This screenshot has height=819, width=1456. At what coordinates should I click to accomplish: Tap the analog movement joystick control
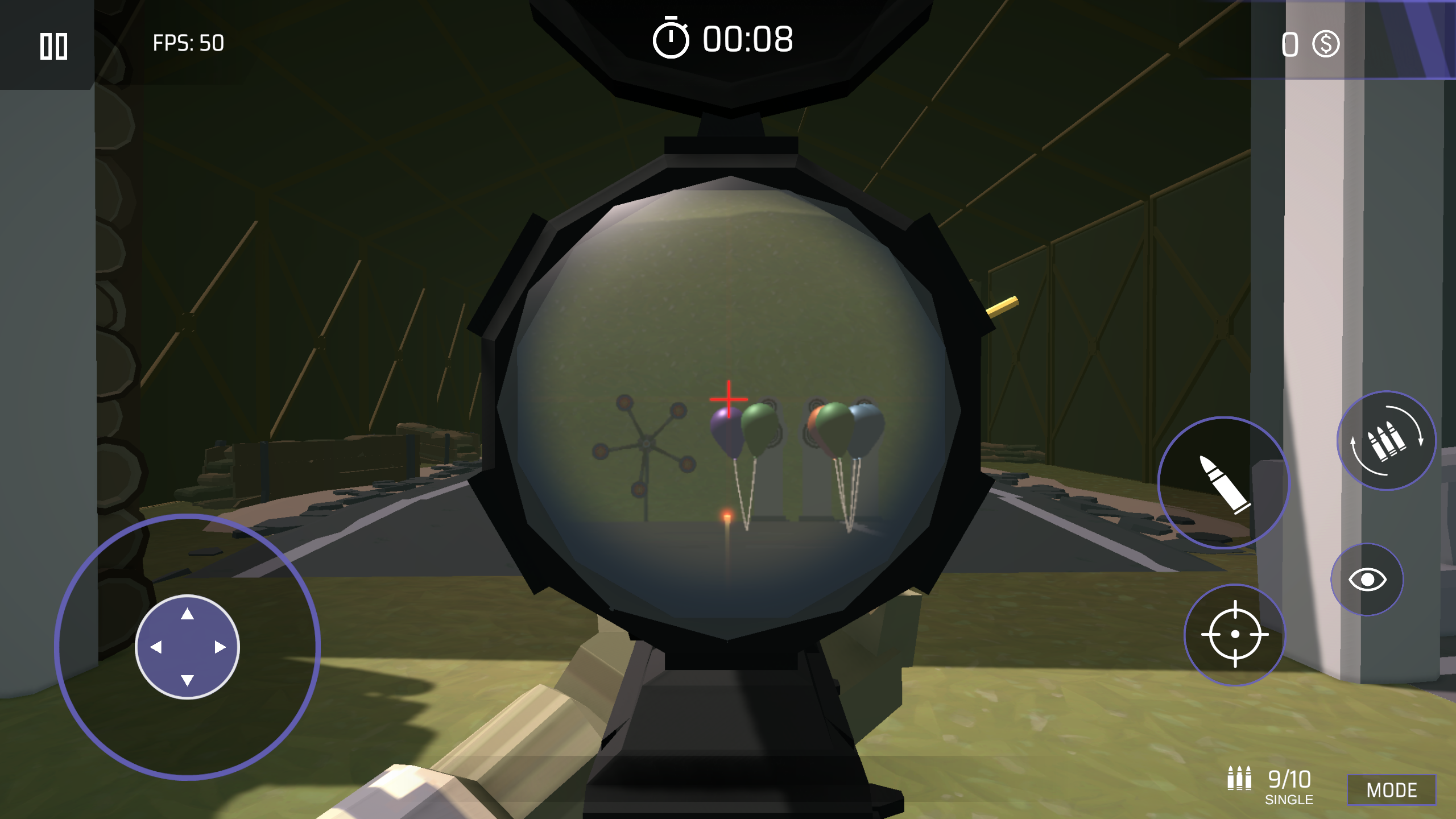[x=187, y=647]
